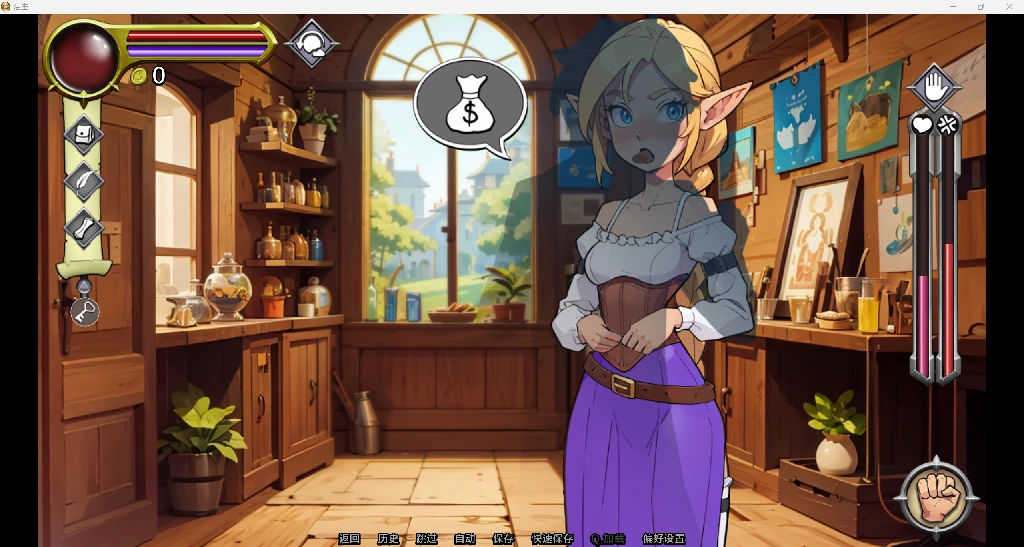This screenshot has height=547, width=1024.
Task: Open the 历史 (History) log
Action: pyautogui.click(x=388, y=539)
